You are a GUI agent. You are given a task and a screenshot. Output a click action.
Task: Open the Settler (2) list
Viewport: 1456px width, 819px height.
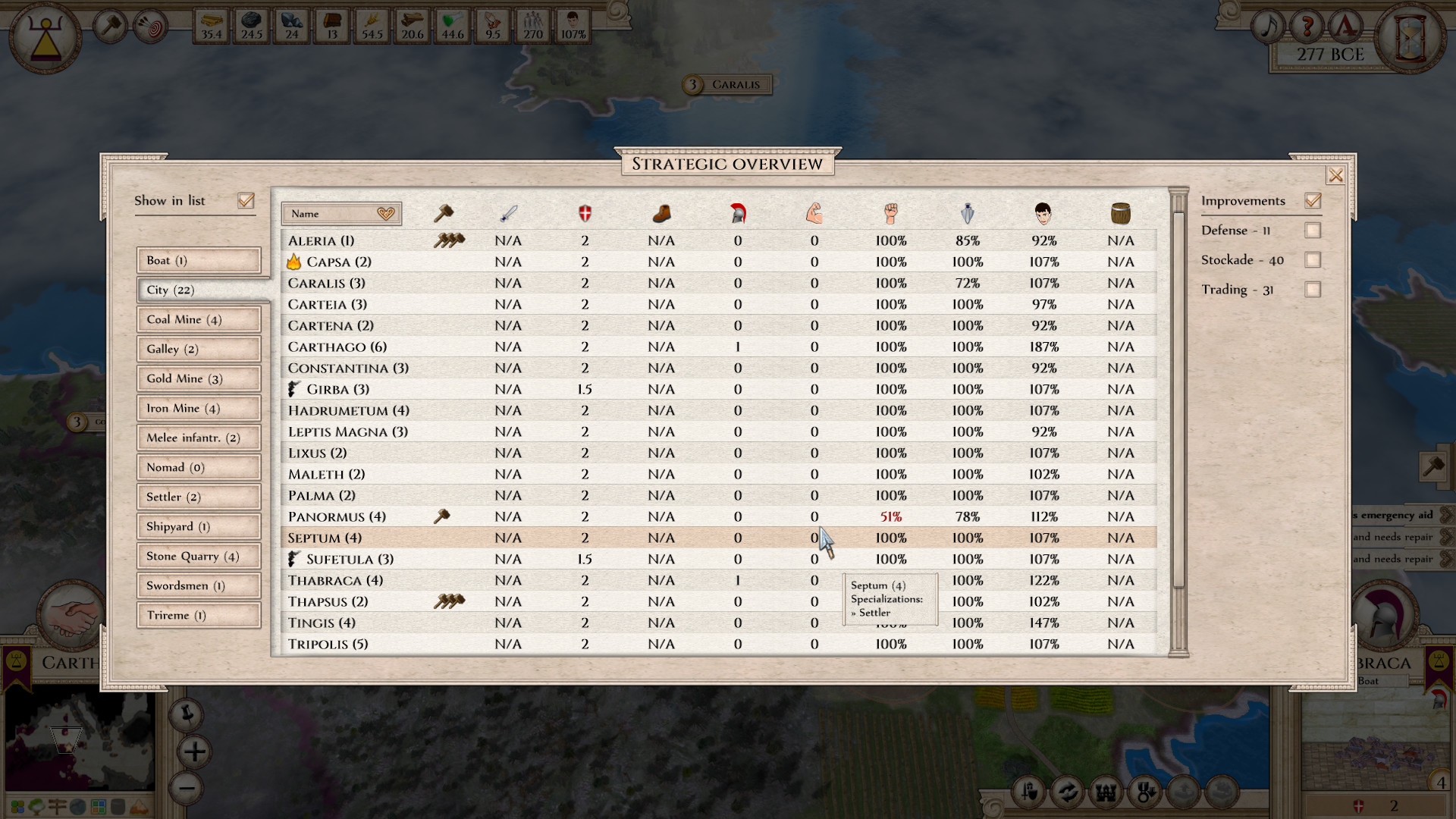(198, 497)
